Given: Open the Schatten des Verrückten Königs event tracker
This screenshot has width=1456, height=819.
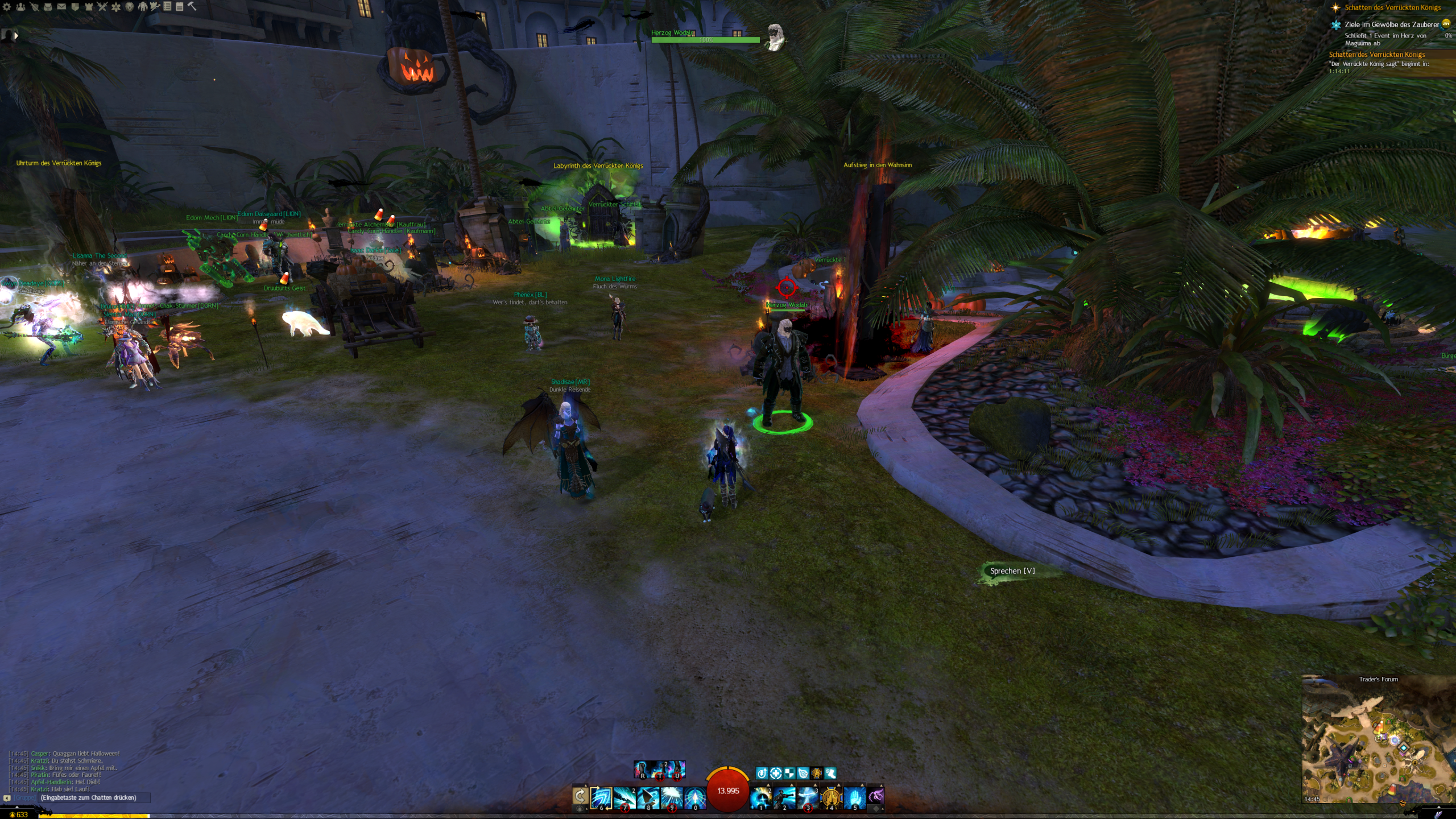Looking at the screenshot, I should coord(1392,7).
